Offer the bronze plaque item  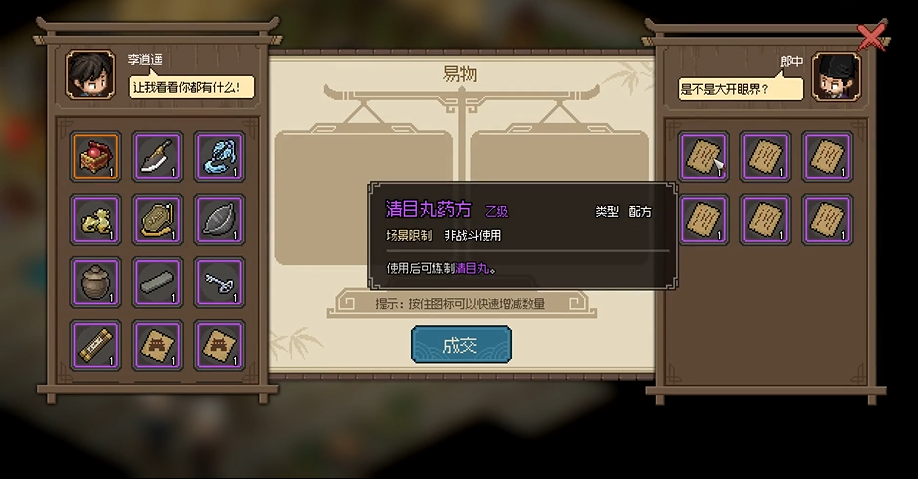pyautogui.click(x=158, y=219)
